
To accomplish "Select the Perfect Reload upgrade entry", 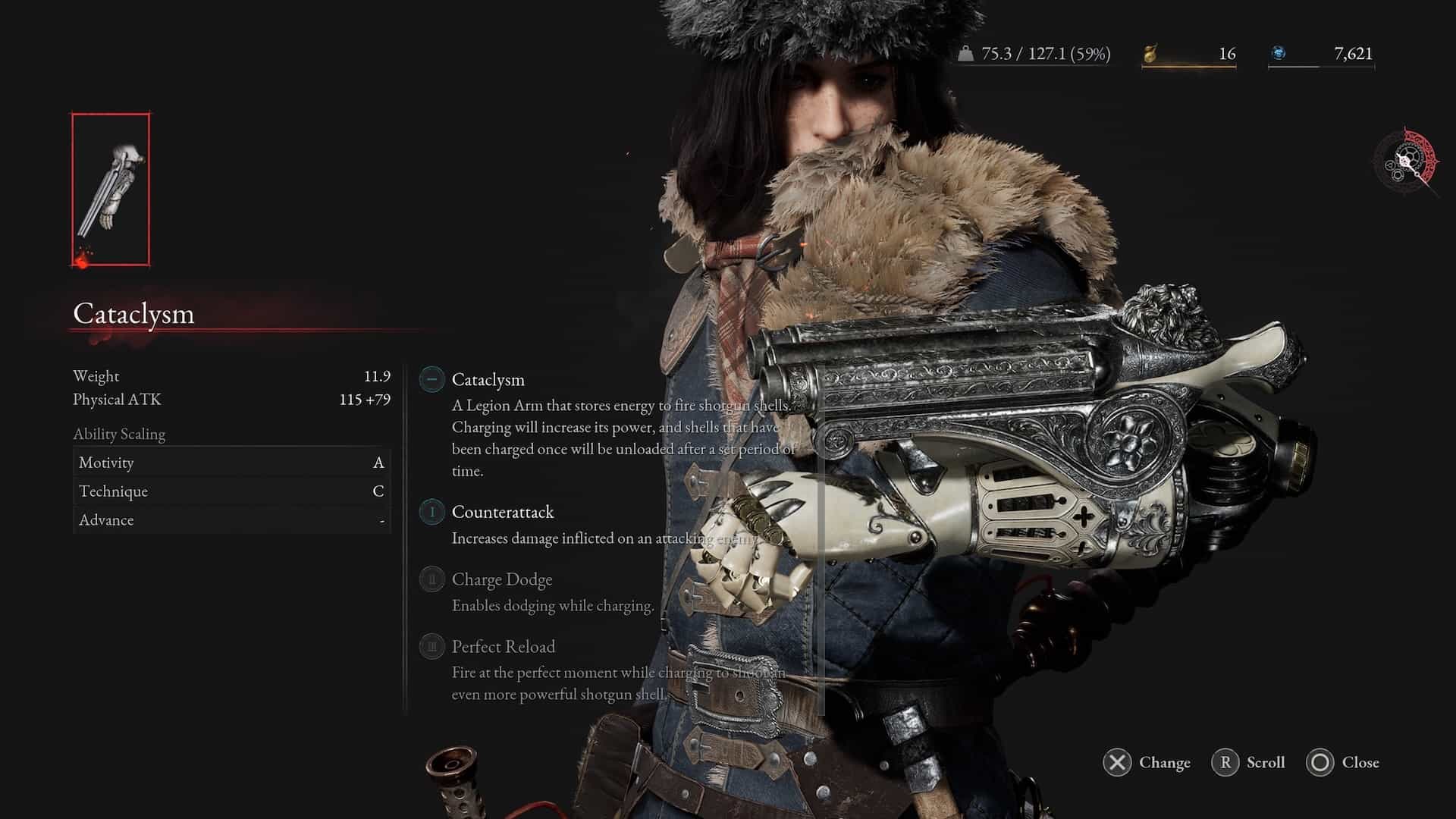I will [x=503, y=647].
